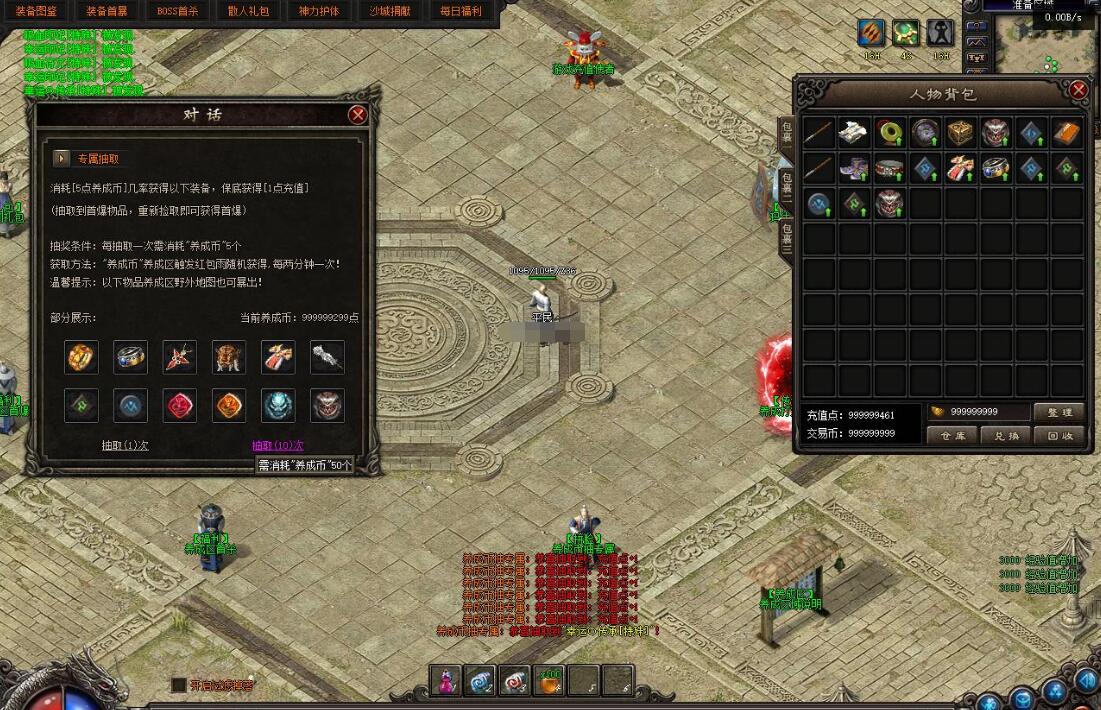
Task: Choose the 抽取(10)次 ten-draw option
Action: pos(277,445)
